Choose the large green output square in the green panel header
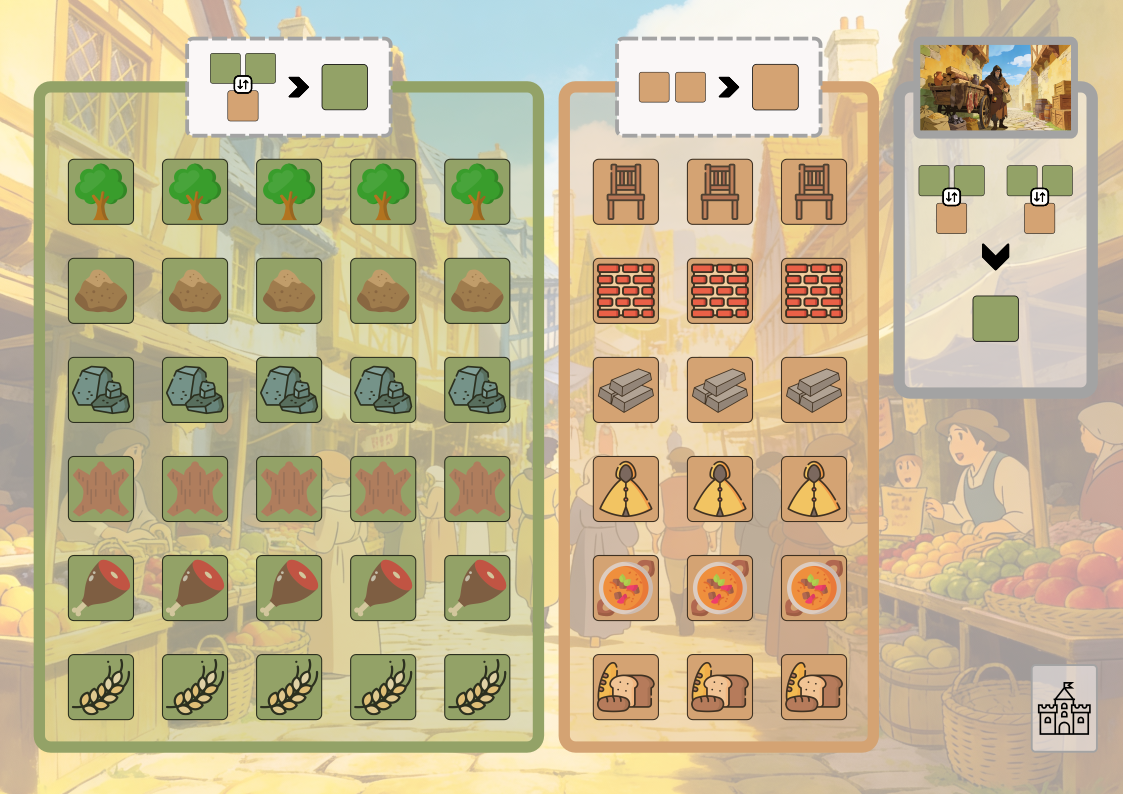The height and width of the screenshot is (794, 1123). coord(344,87)
